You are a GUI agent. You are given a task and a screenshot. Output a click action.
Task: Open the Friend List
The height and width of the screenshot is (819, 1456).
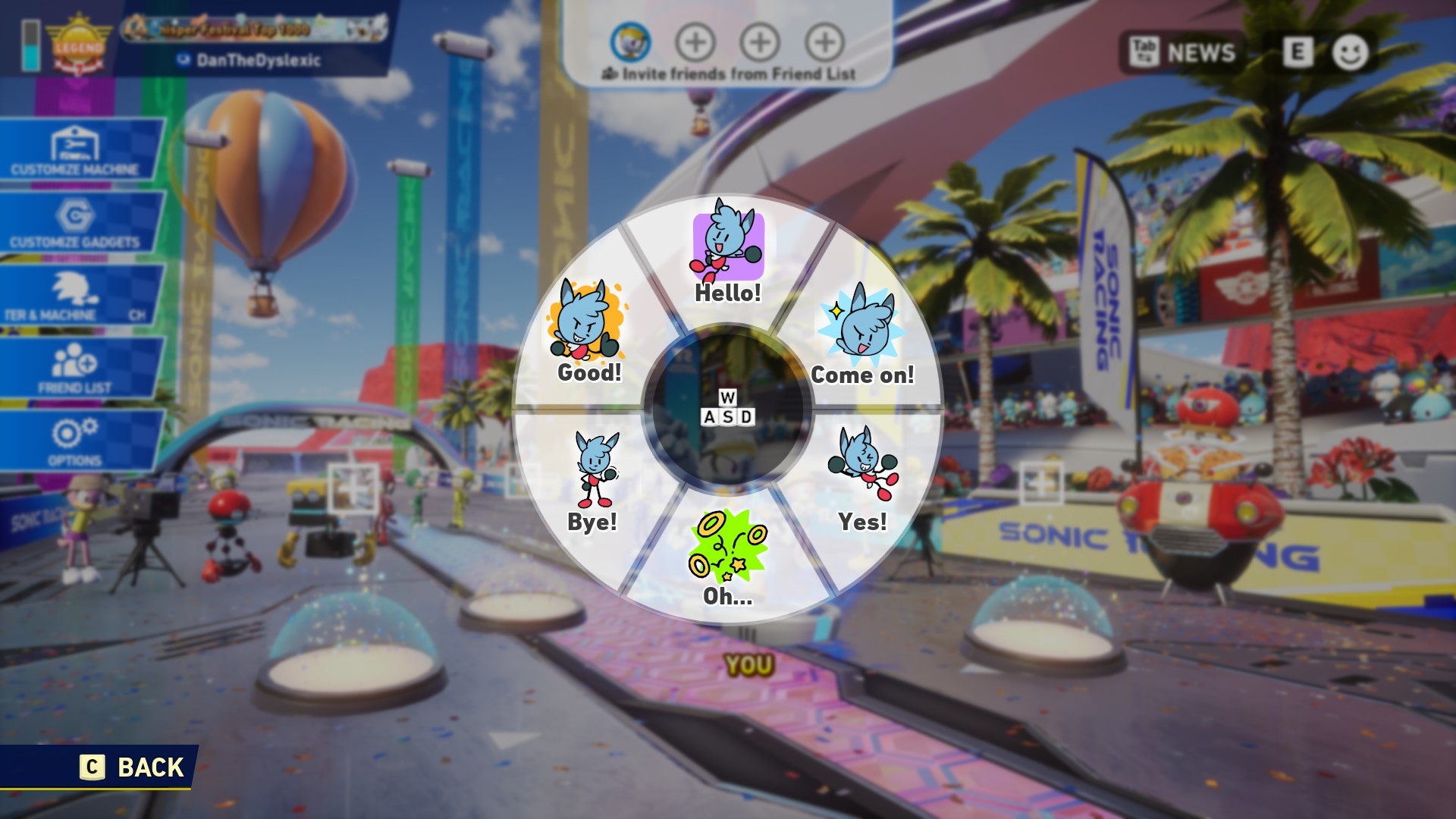pyautogui.click(x=76, y=369)
